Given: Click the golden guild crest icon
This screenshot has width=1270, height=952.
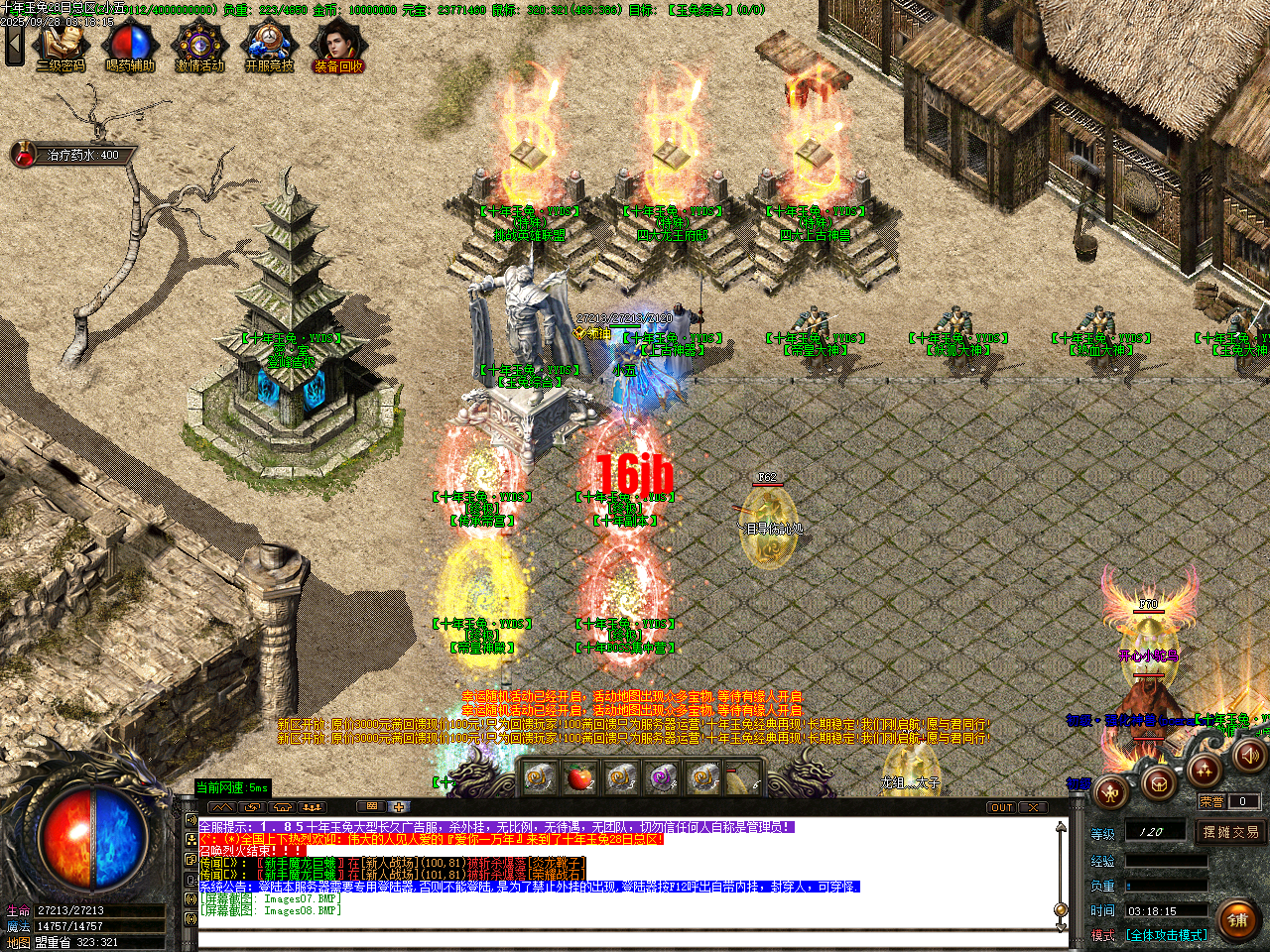Looking at the screenshot, I should (1159, 785).
